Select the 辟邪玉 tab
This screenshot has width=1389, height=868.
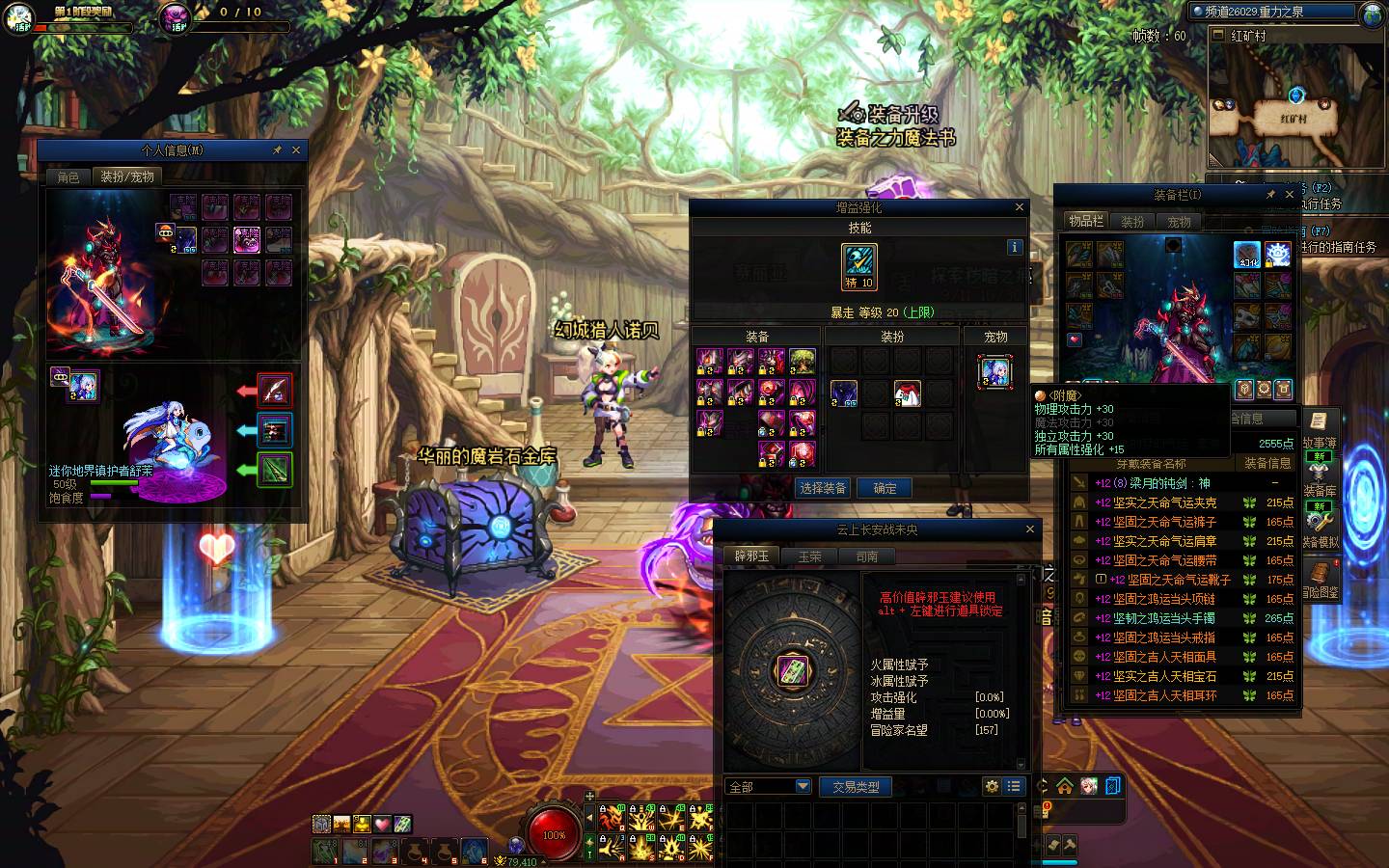[x=752, y=556]
